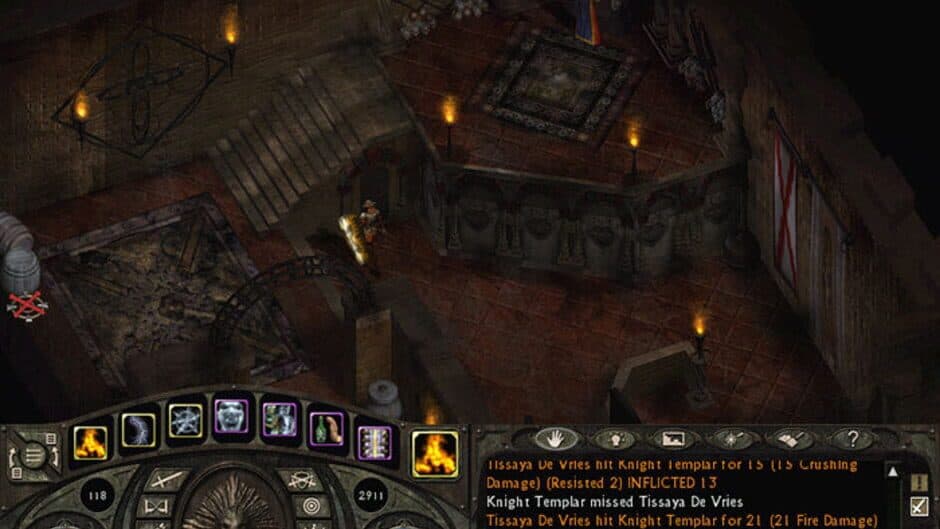Choose the white pentagram spell icon
Image resolution: width=940 pixels, height=529 pixels.
(185, 421)
